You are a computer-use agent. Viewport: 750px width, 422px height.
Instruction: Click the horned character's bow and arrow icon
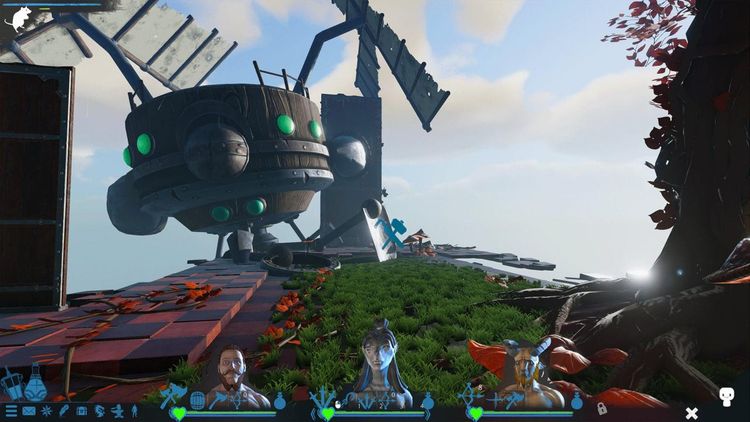pos(468,393)
